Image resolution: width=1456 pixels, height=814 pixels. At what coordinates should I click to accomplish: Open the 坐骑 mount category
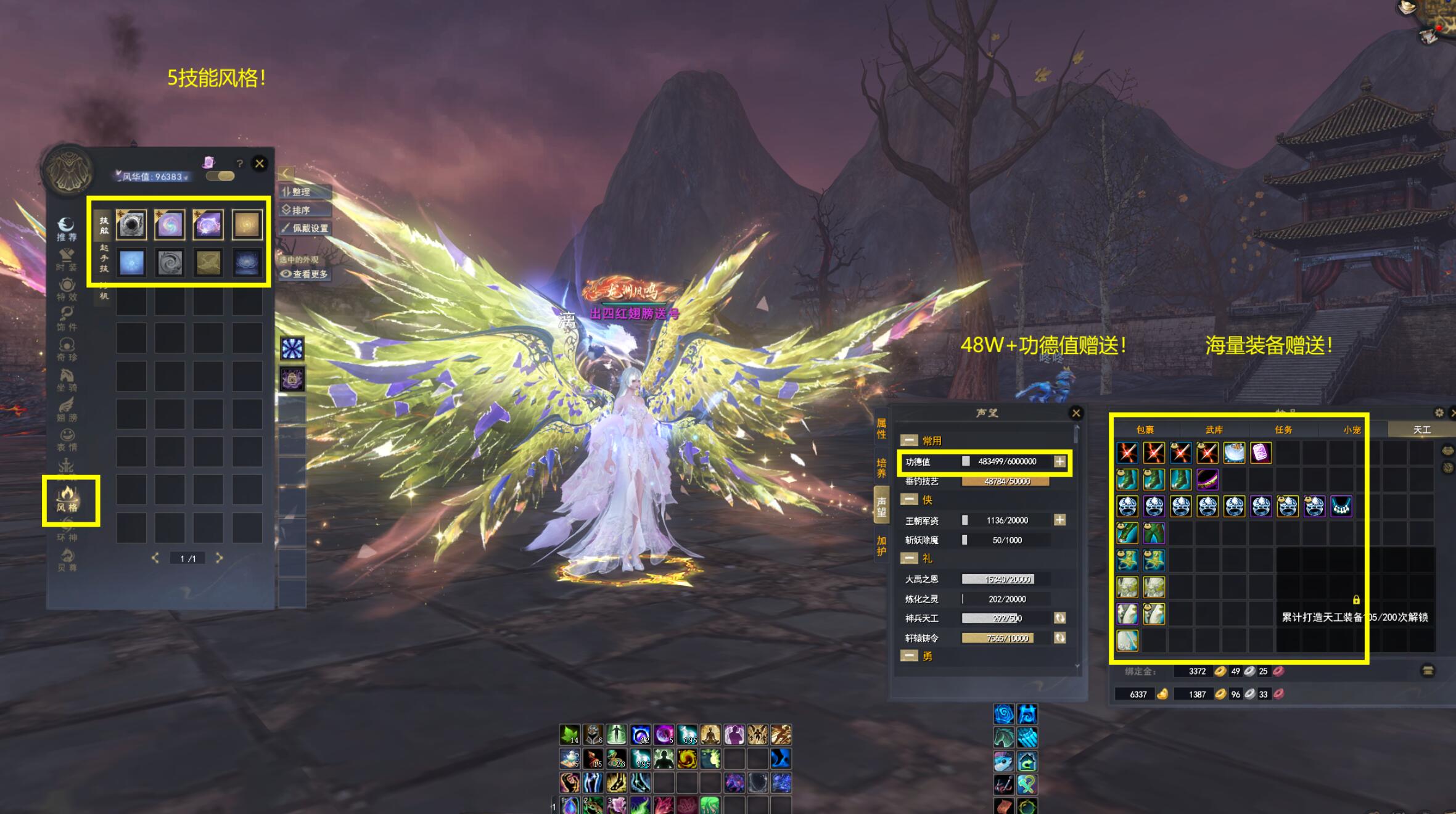(x=67, y=380)
